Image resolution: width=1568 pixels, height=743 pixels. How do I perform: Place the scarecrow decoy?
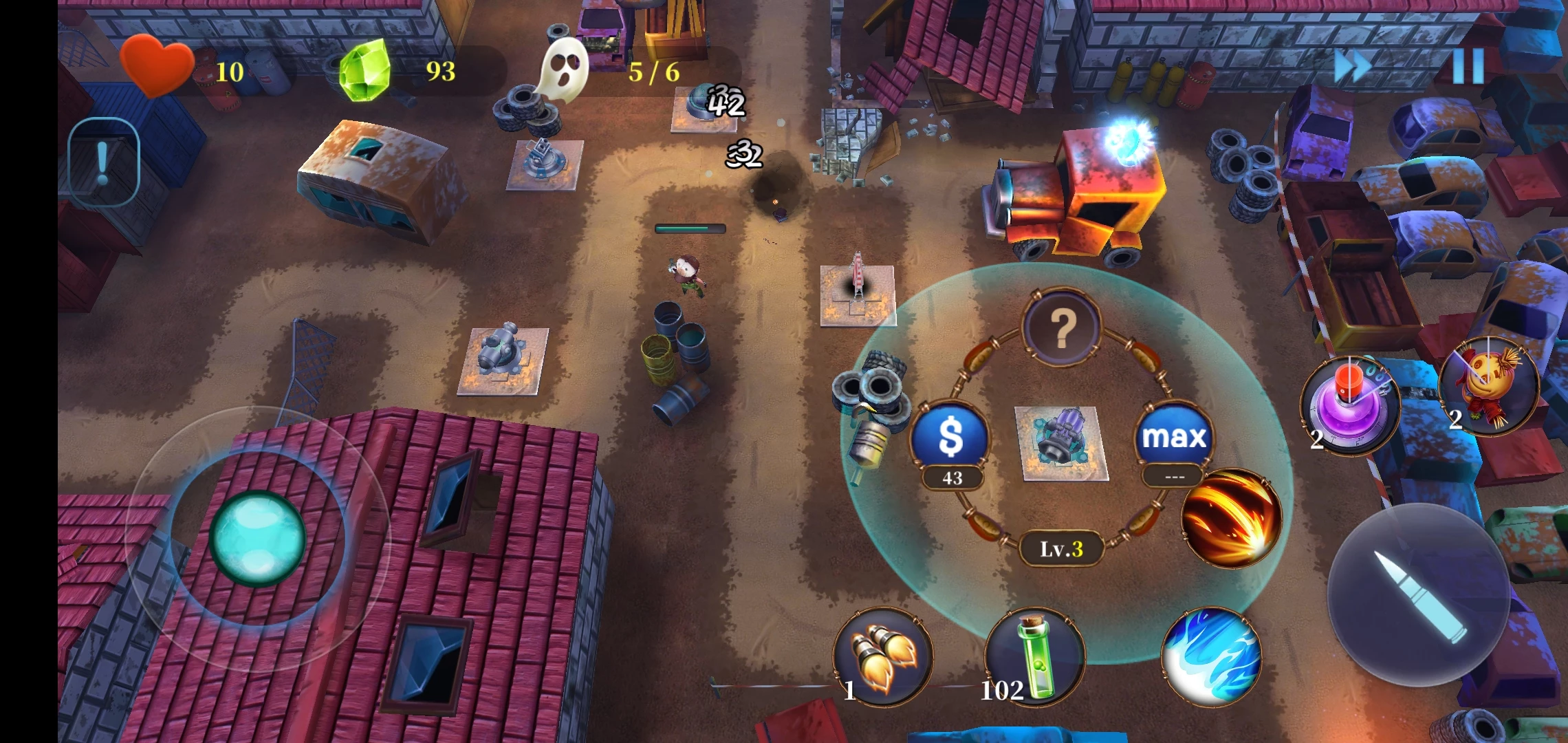point(1488,387)
